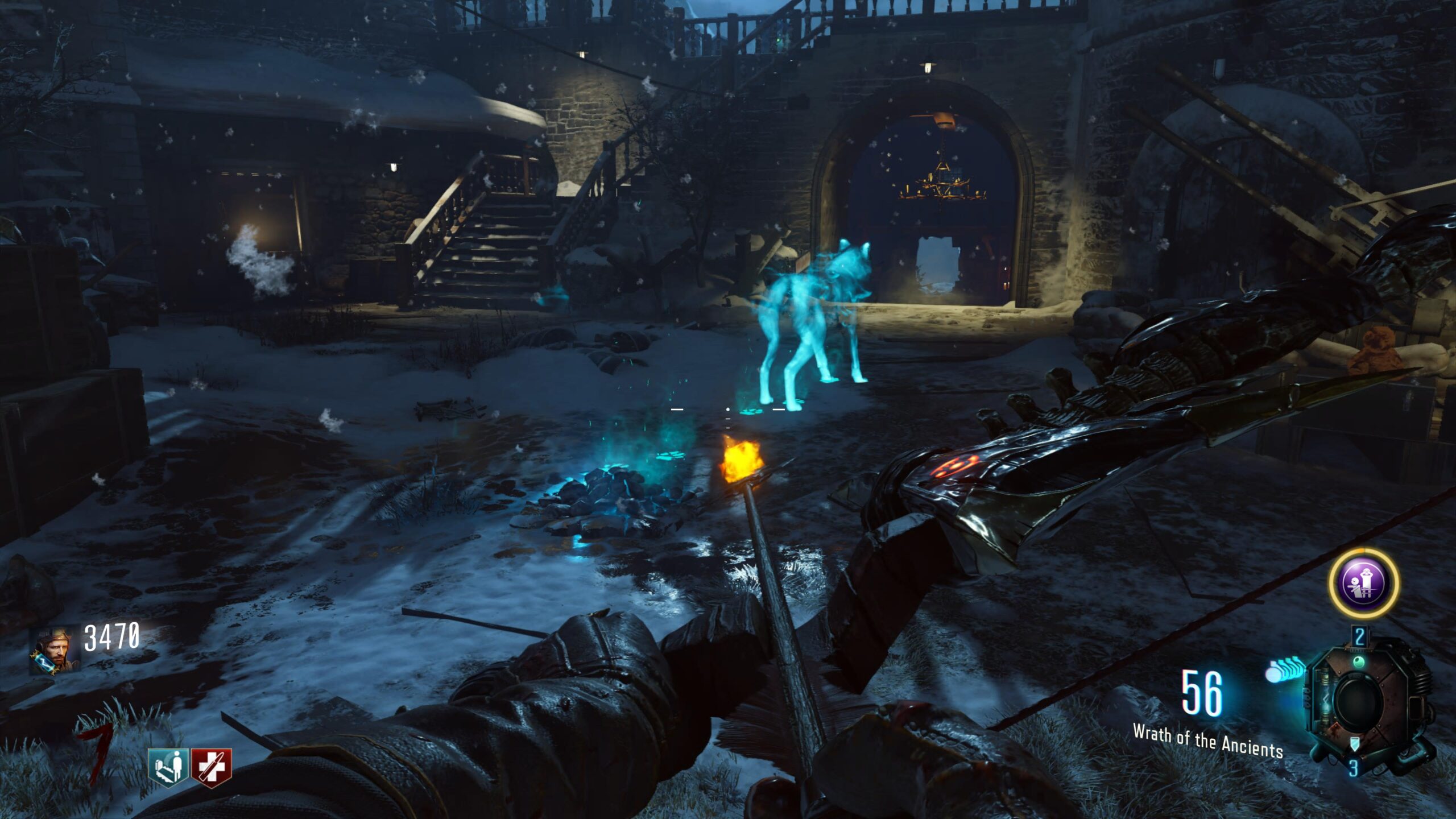This screenshot has width=1456, height=819.
Task: Toggle equipment slot 2 on the gadget
Action: point(1359,636)
